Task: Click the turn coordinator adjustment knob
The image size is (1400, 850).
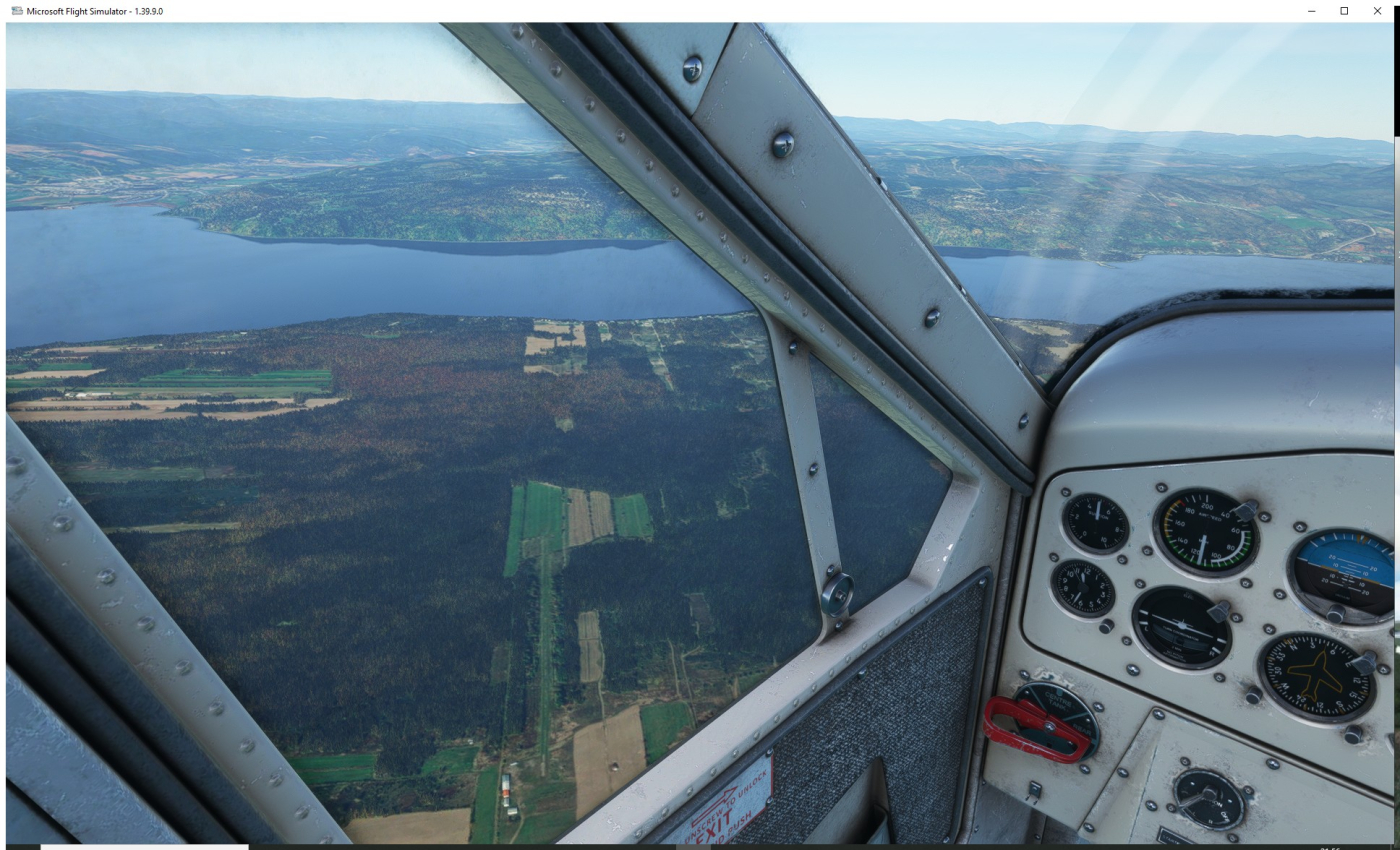Action: [x=1220, y=613]
